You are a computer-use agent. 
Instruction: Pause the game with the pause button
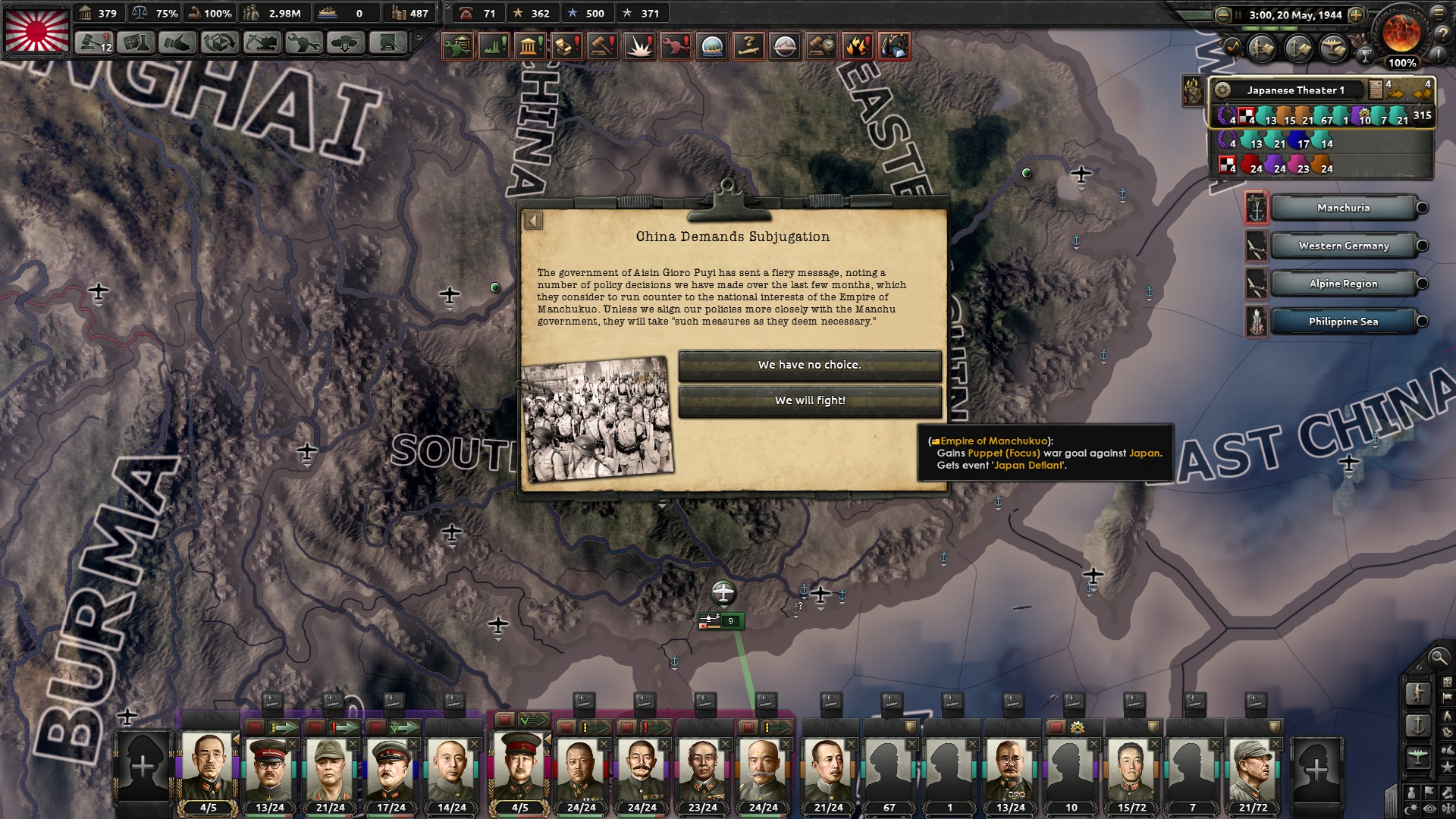1238,14
